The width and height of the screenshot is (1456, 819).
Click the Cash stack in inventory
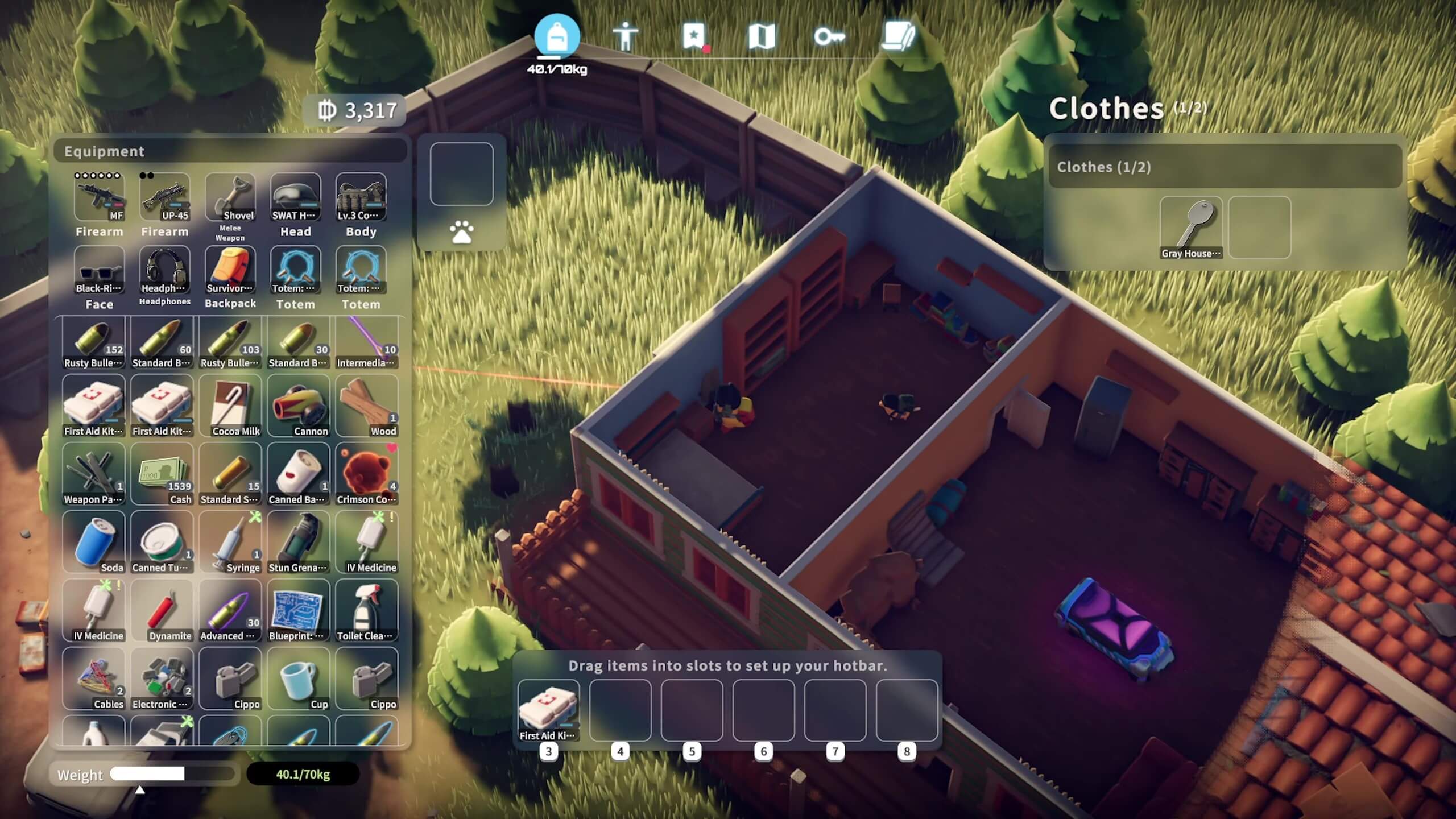pos(162,474)
